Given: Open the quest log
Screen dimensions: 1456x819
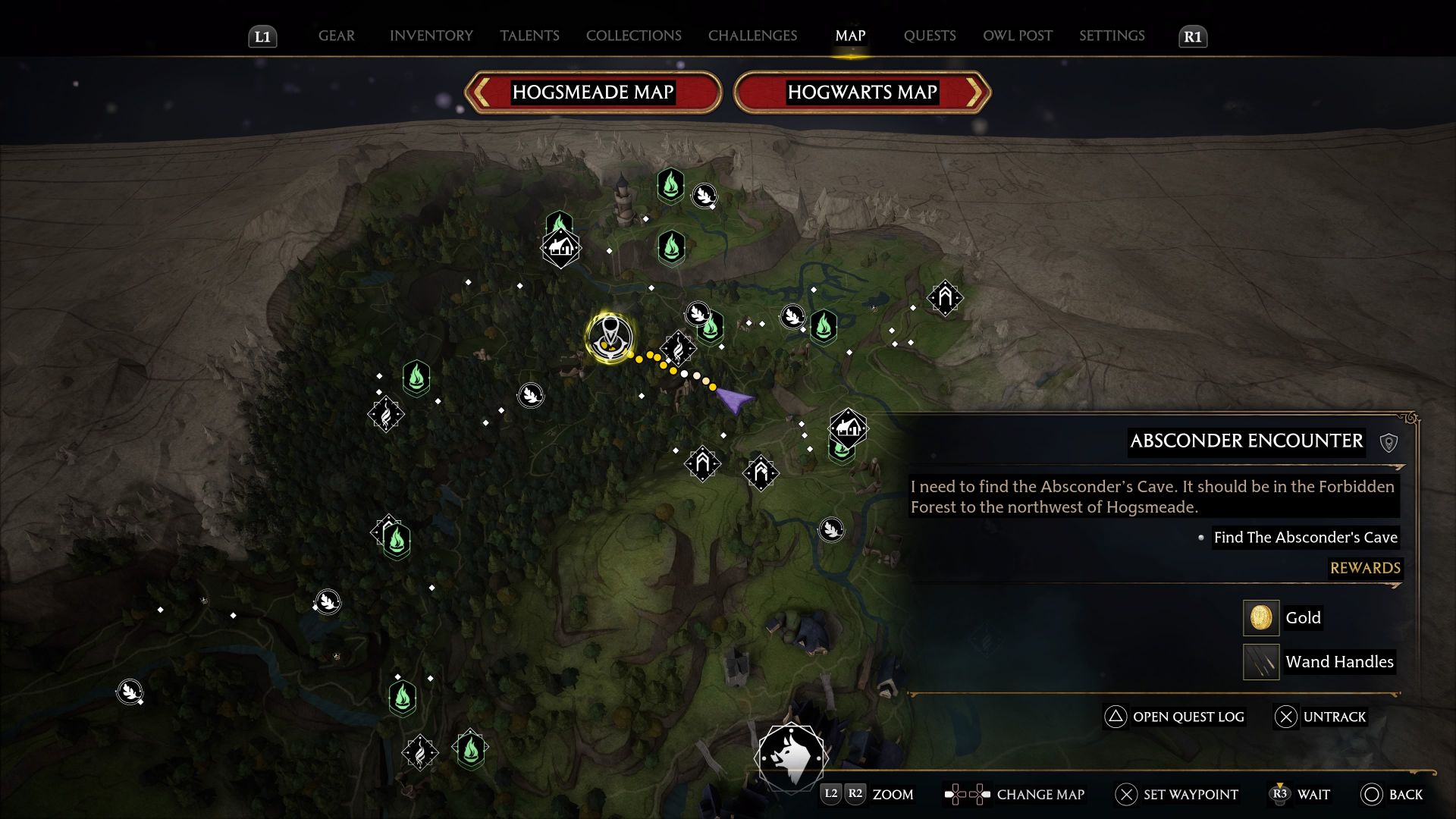Looking at the screenshot, I should tap(1174, 717).
